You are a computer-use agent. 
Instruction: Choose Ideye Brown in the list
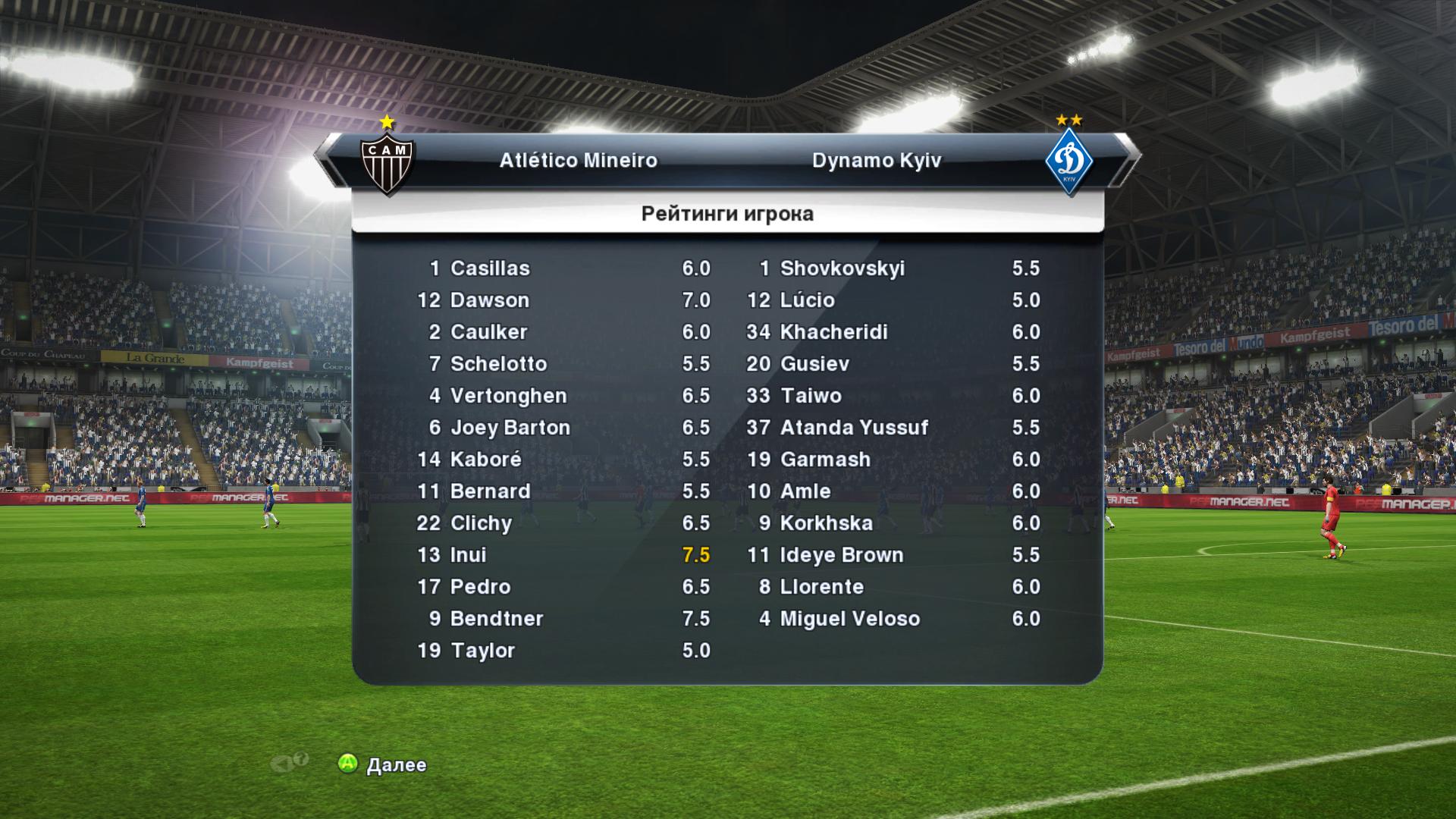click(893, 555)
